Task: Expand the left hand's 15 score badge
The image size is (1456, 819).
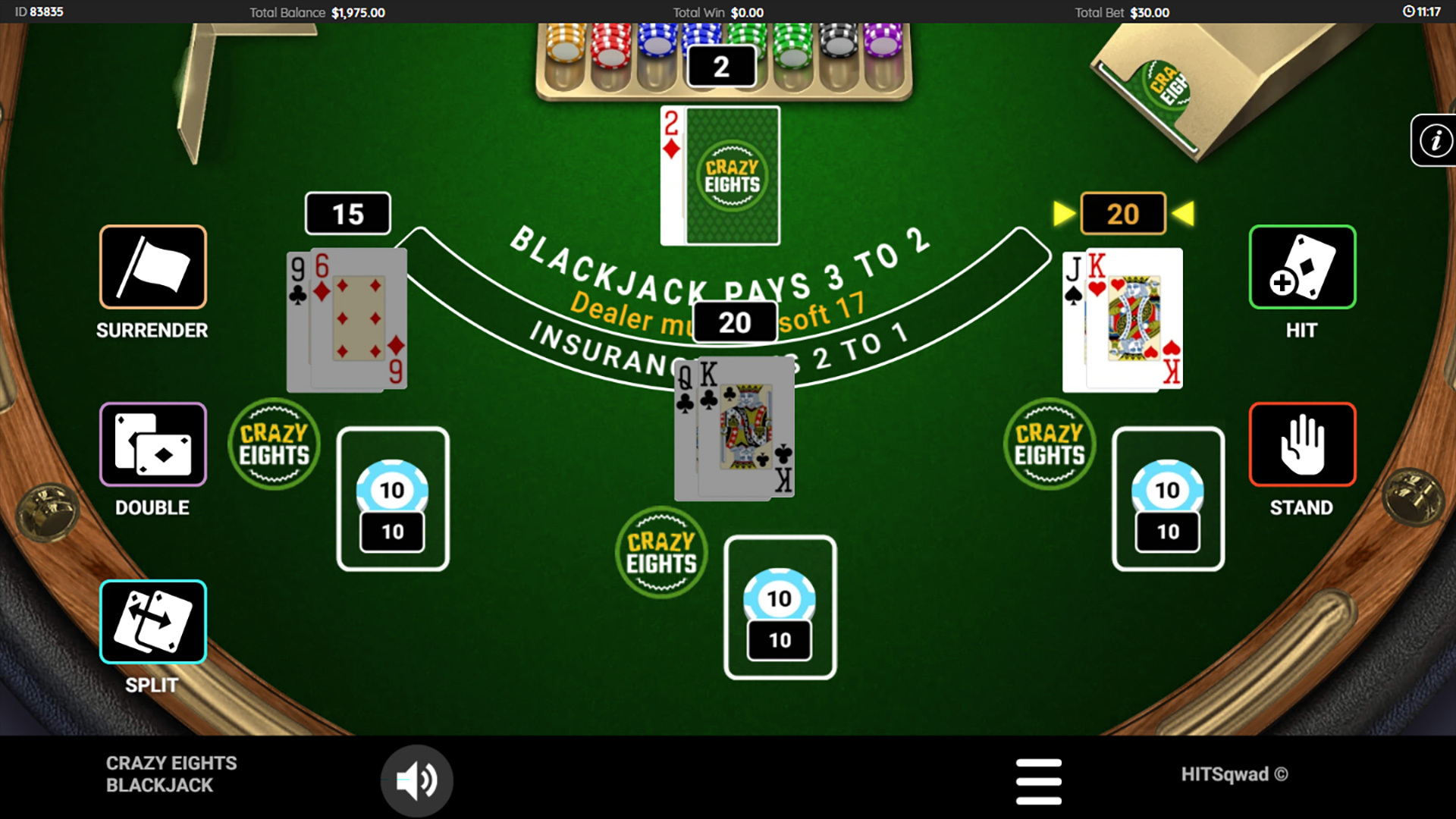Action: pos(347,213)
